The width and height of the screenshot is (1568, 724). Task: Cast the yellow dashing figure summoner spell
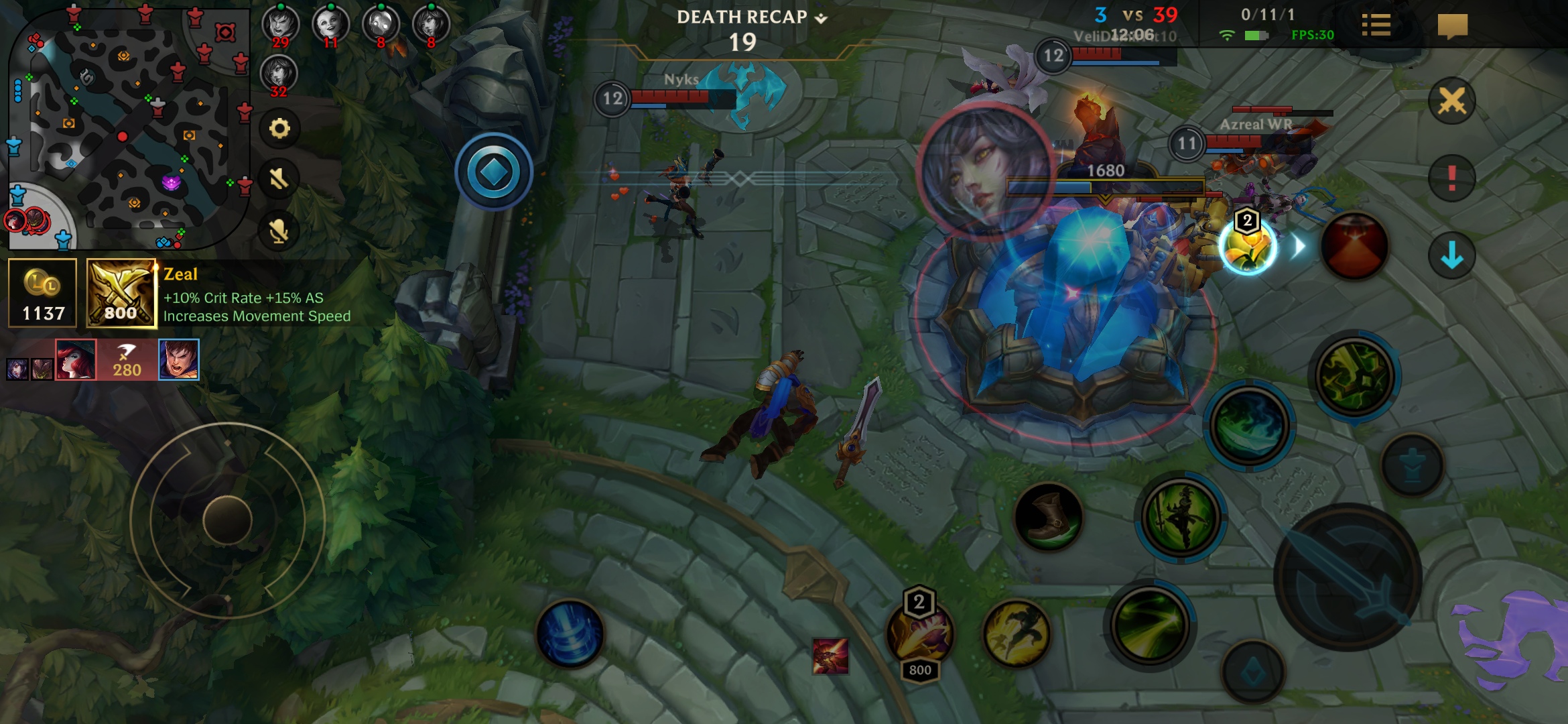[1016, 633]
